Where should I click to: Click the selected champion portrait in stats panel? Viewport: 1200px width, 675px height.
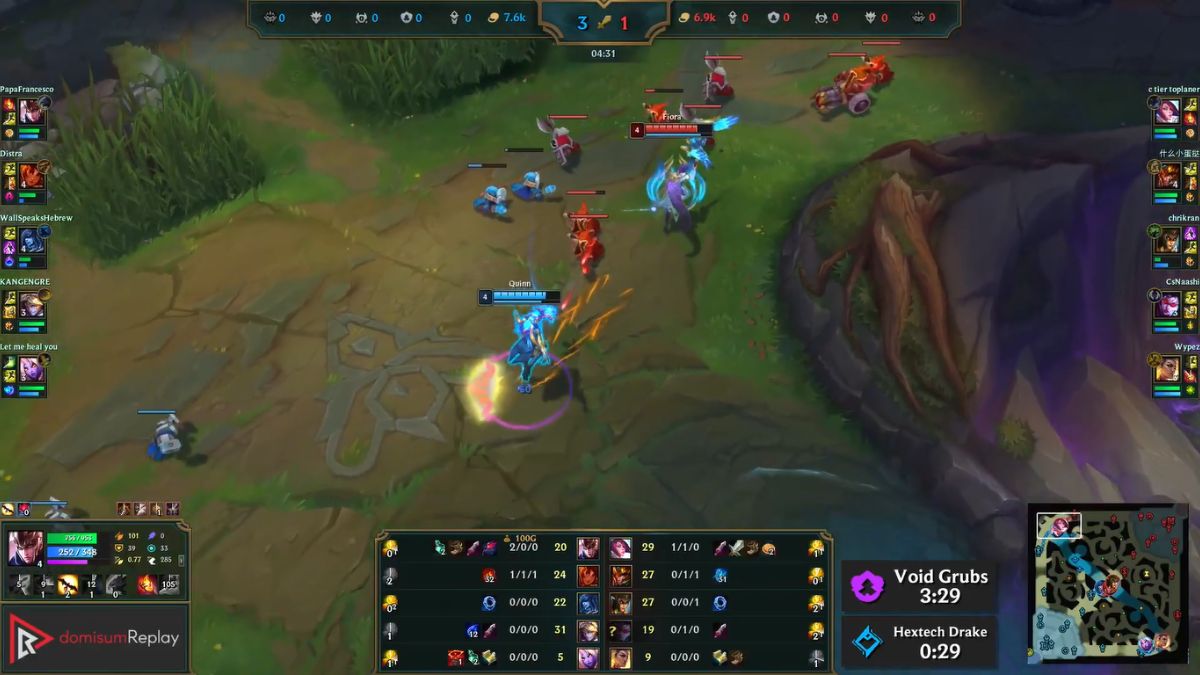pyautogui.click(x=25, y=548)
